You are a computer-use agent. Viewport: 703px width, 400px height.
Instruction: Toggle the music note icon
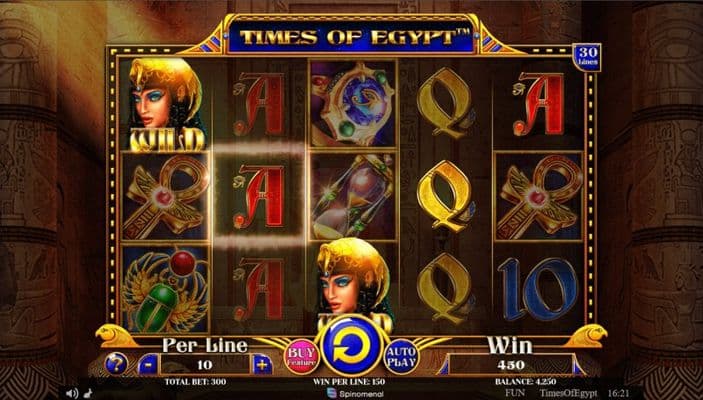pyautogui.click(x=88, y=393)
